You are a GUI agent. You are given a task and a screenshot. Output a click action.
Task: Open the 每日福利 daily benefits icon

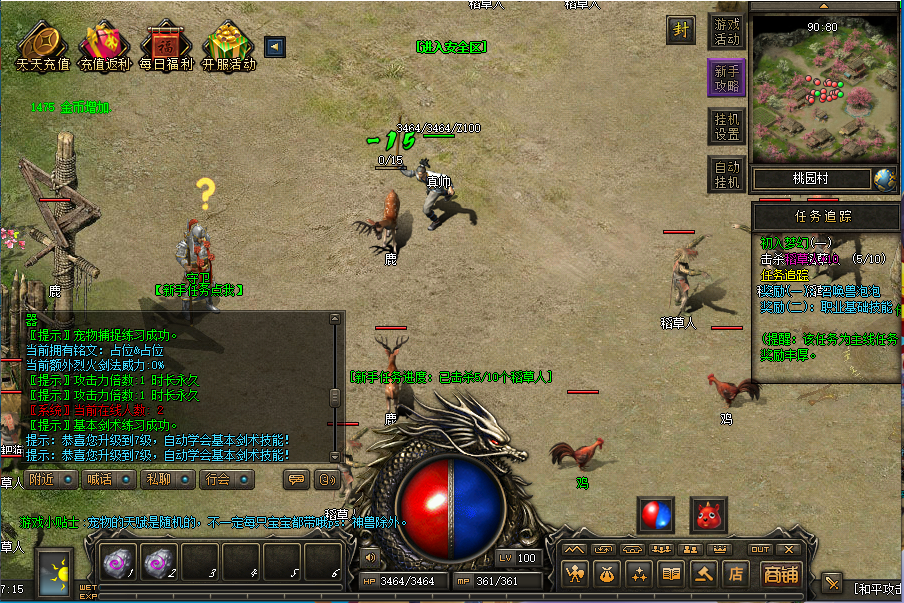(x=166, y=45)
